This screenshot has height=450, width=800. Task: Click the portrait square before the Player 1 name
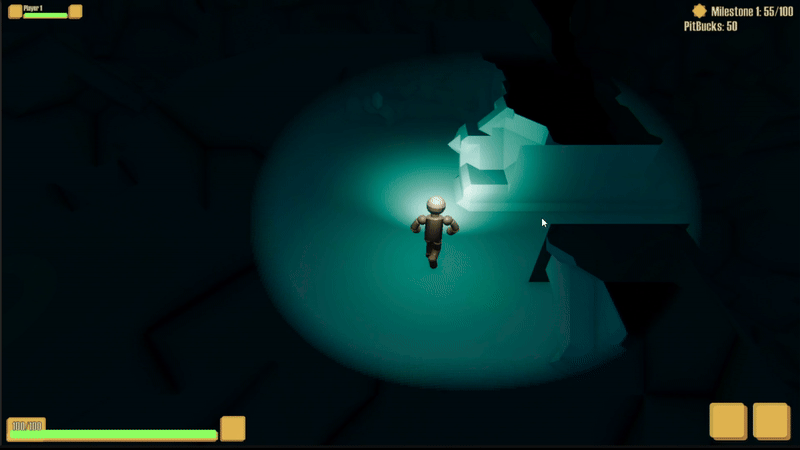coord(15,12)
